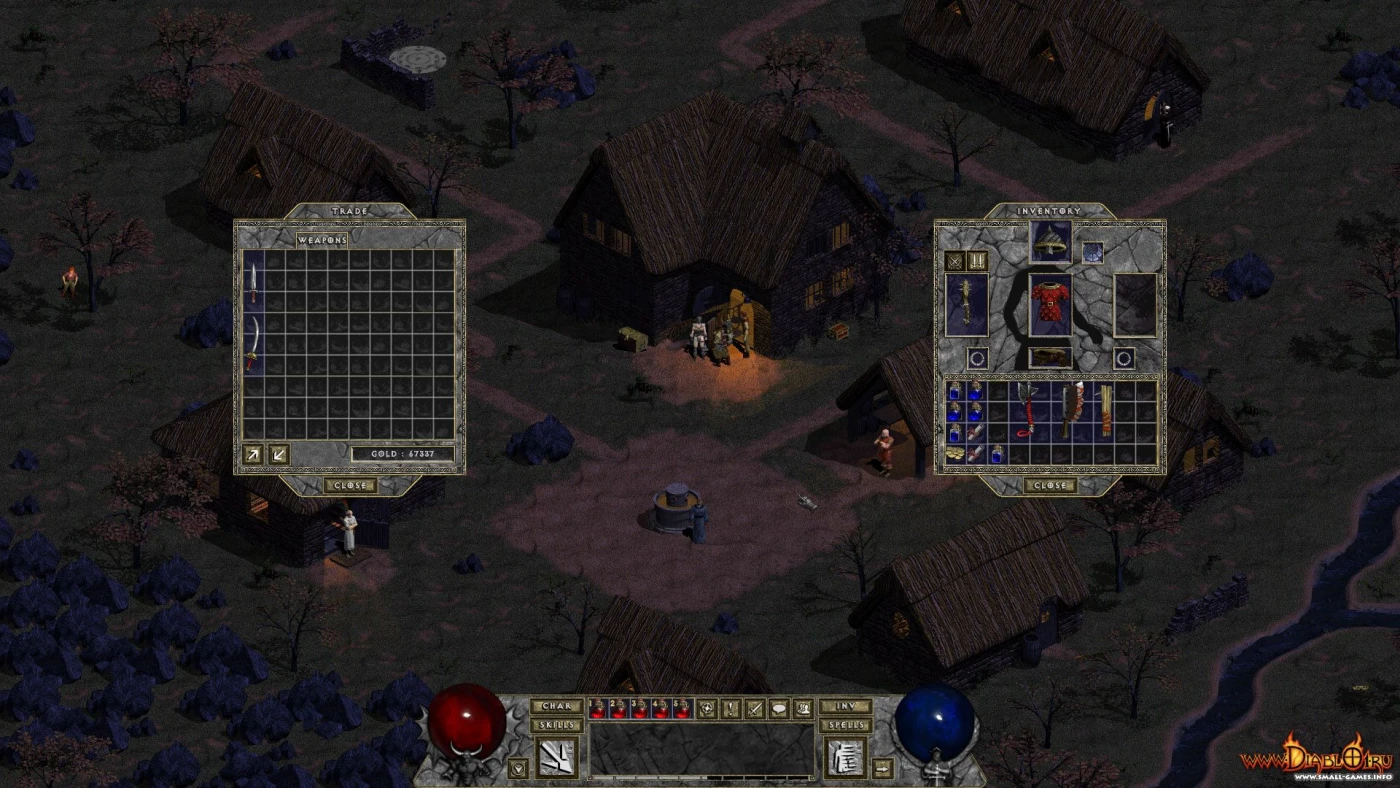Screen dimensions: 1400x788
Task: Open the SKILLS panel
Action: [x=557, y=725]
